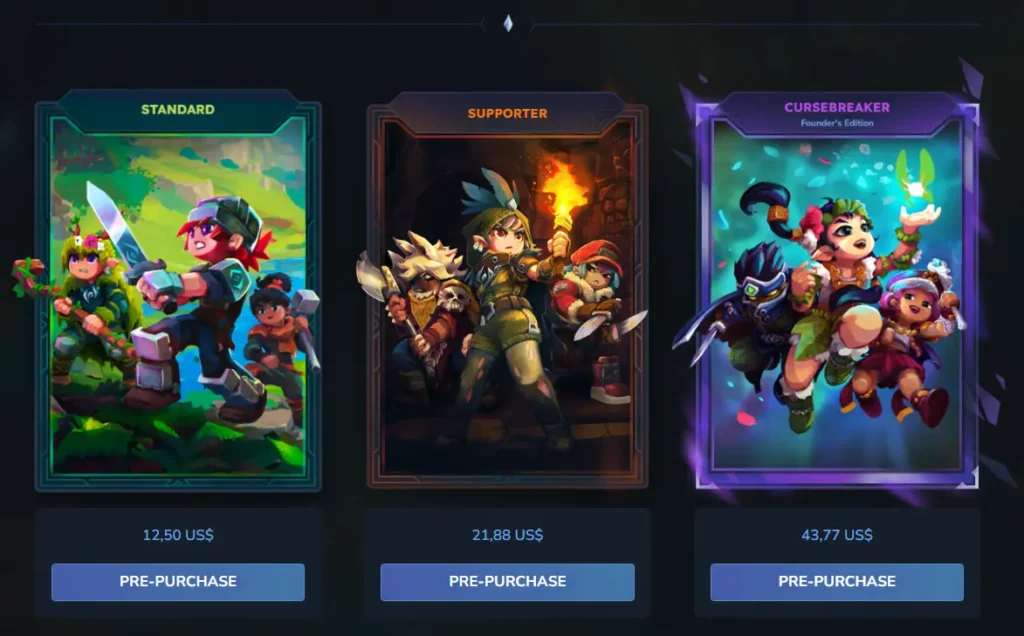Pre-purchase the 21,88 US$ Supporter edition
Viewport: 1024px width, 636px height.
click(507, 581)
